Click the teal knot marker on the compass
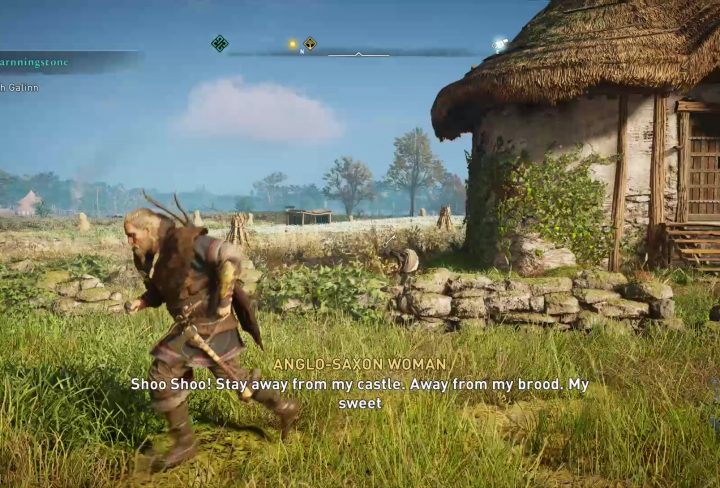The height and width of the screenshot is (488, 720). click(x=220, y=43)
